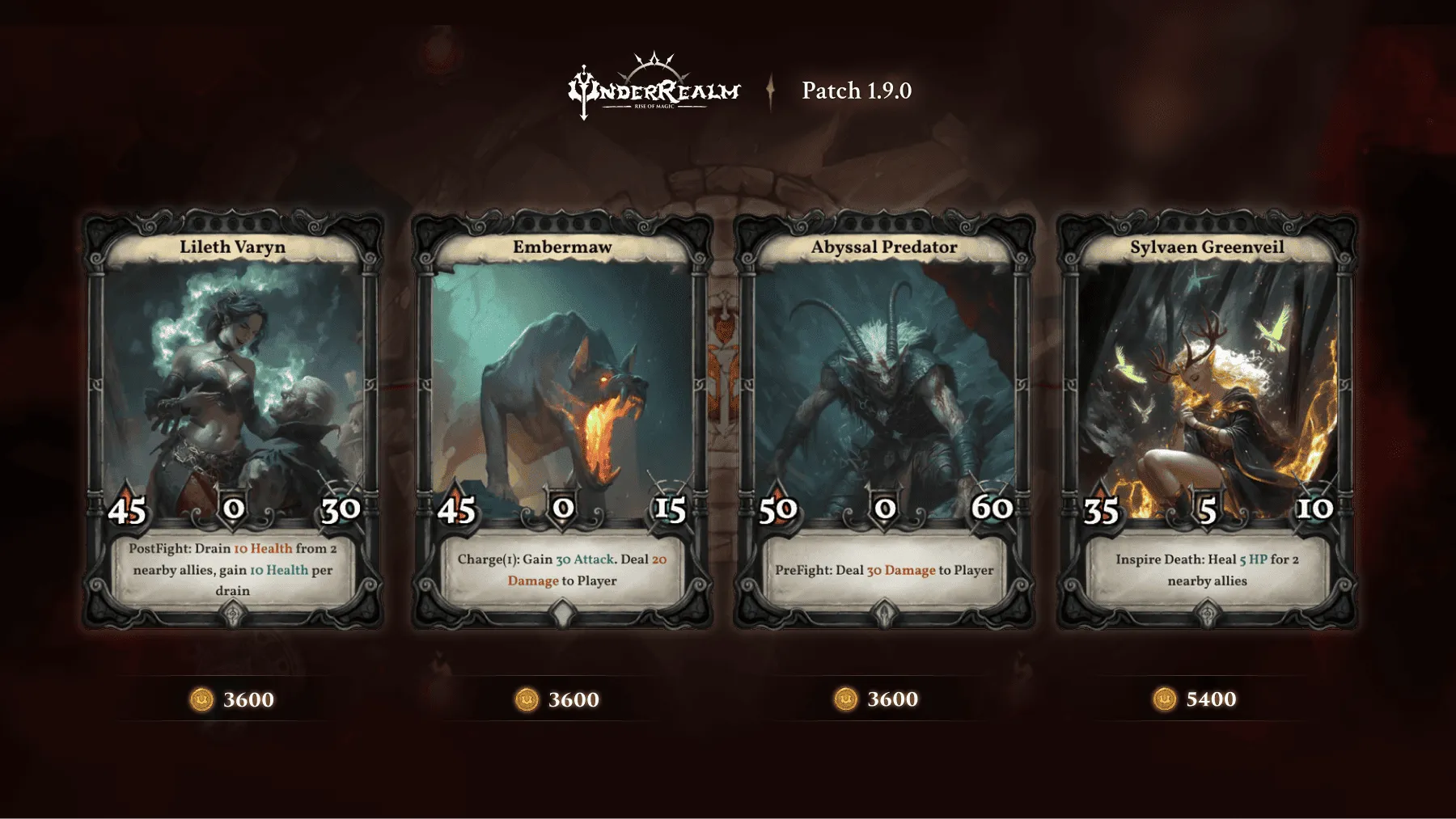
Task: Click the UnderRealm logo
Action: tap(655, 89)
